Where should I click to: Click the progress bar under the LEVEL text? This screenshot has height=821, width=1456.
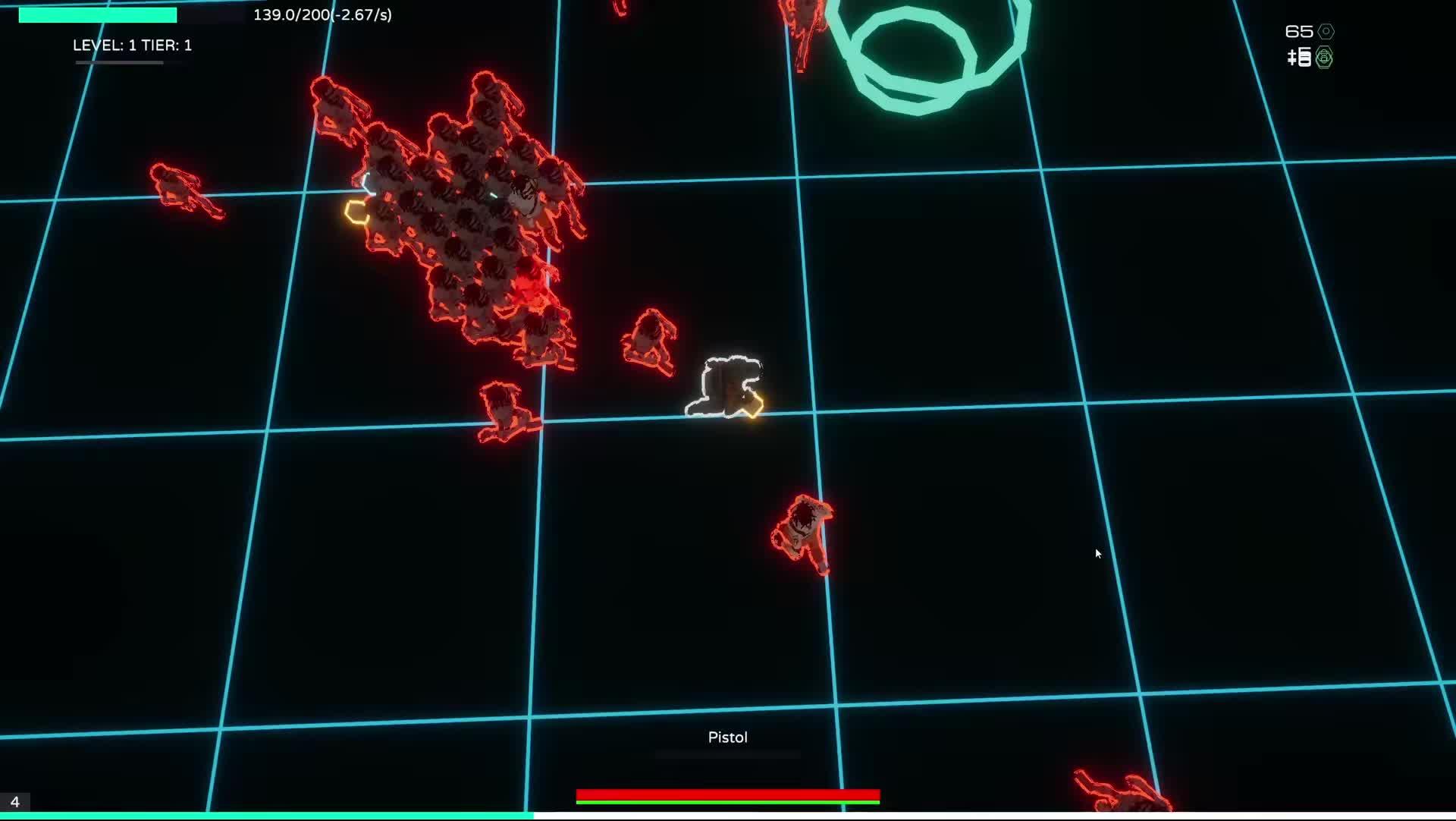[118, 63]
